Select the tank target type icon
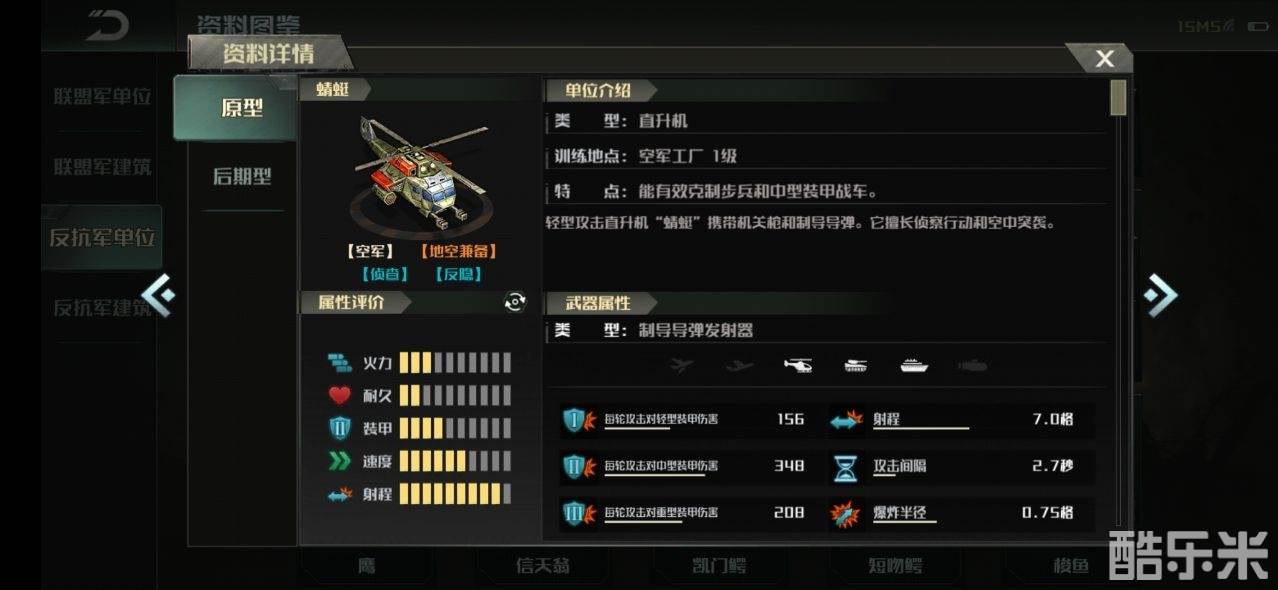Viewport: 1278px width, 590px height. tap(856, 366)
